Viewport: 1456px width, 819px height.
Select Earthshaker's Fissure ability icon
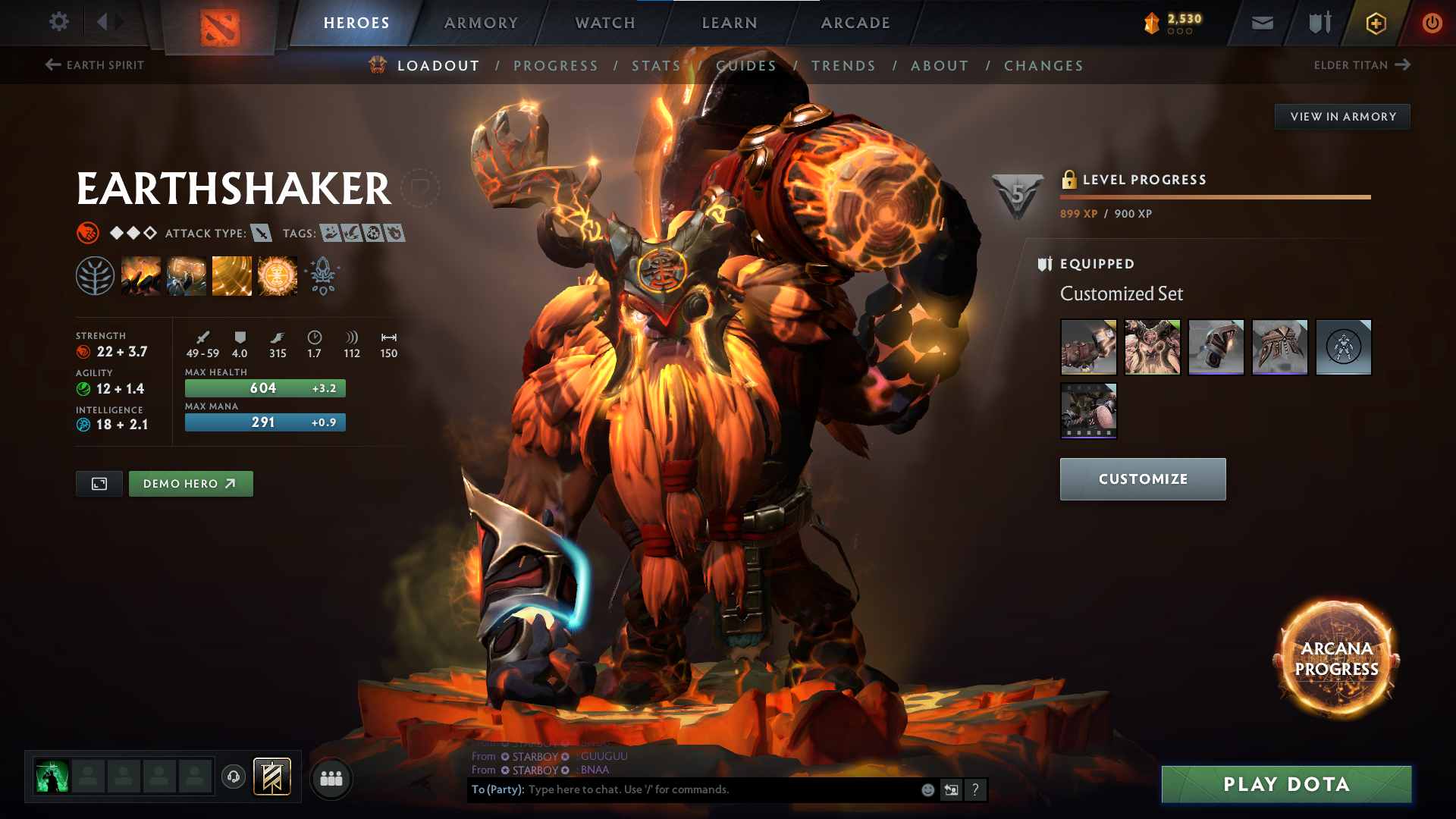point(141,275)
